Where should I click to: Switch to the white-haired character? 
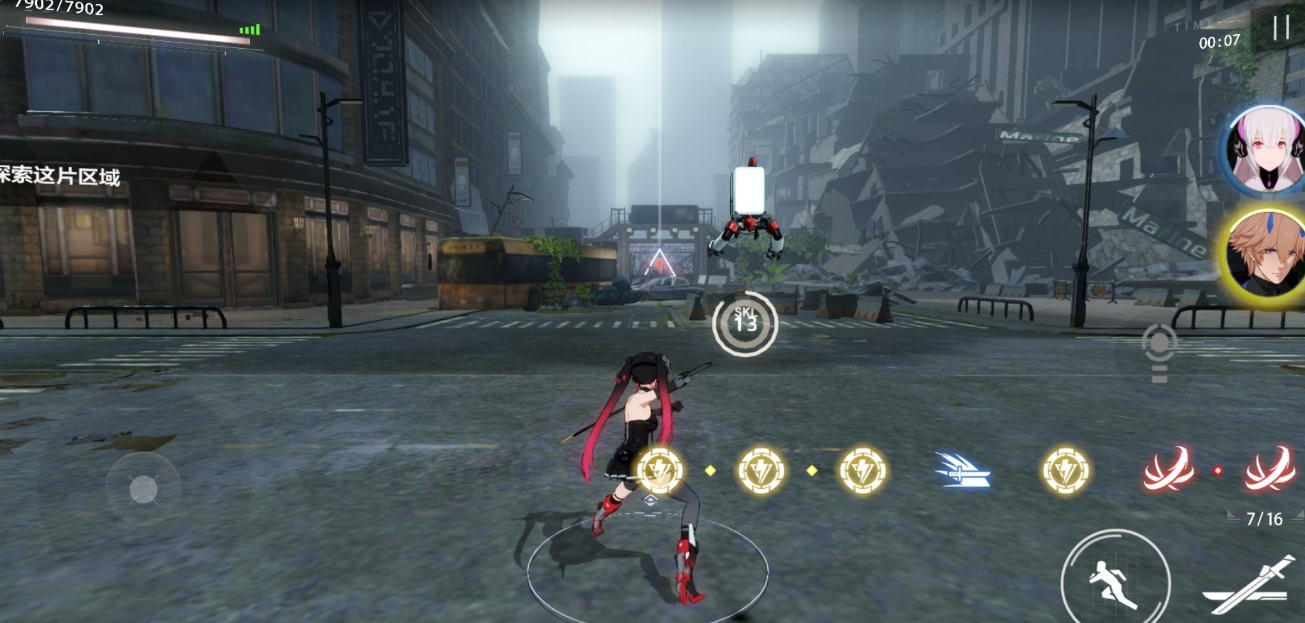(1267, 149)
